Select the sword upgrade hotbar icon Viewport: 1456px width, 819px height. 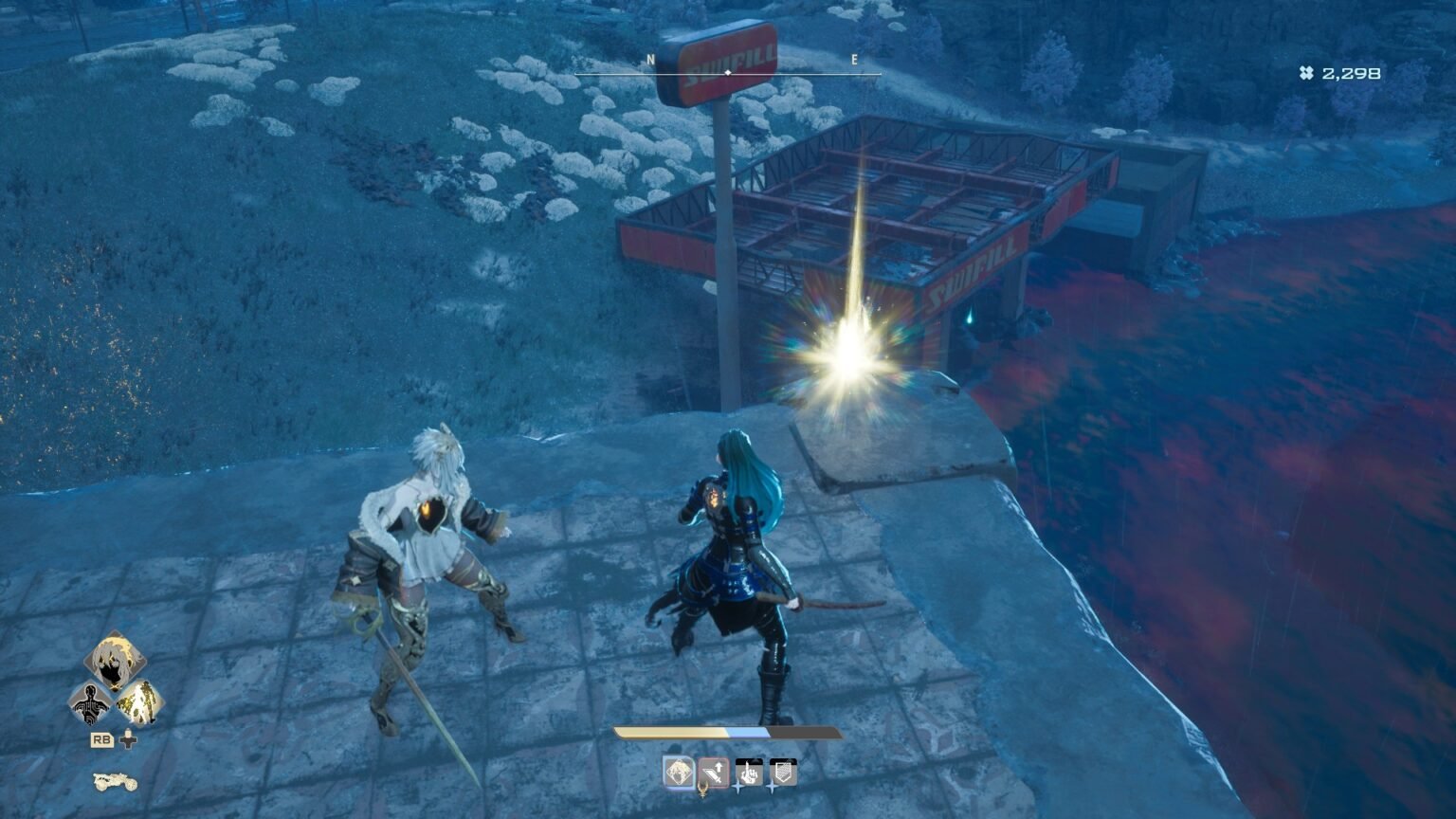click(x=713, y=772)
